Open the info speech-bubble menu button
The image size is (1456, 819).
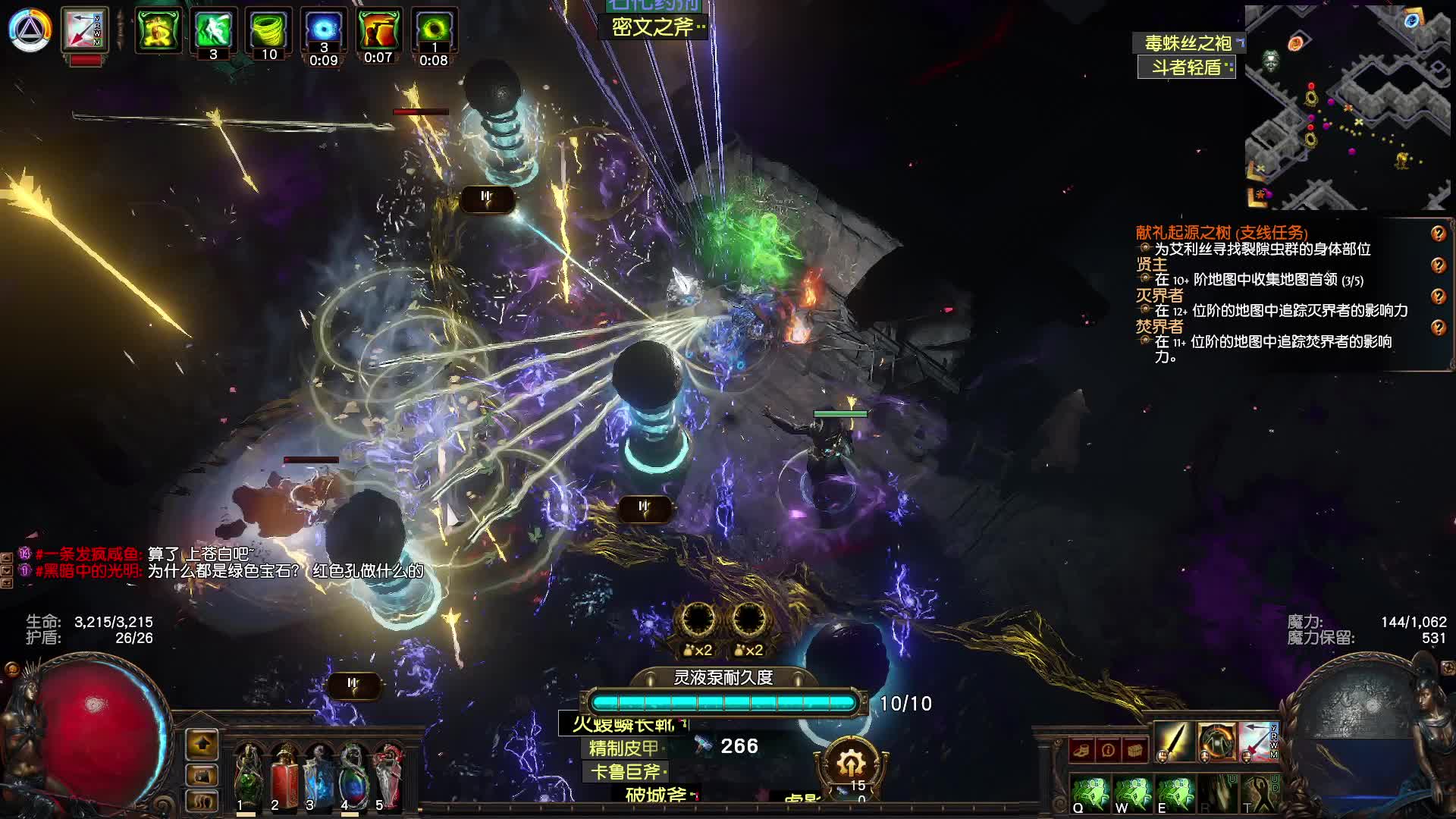1108,750
